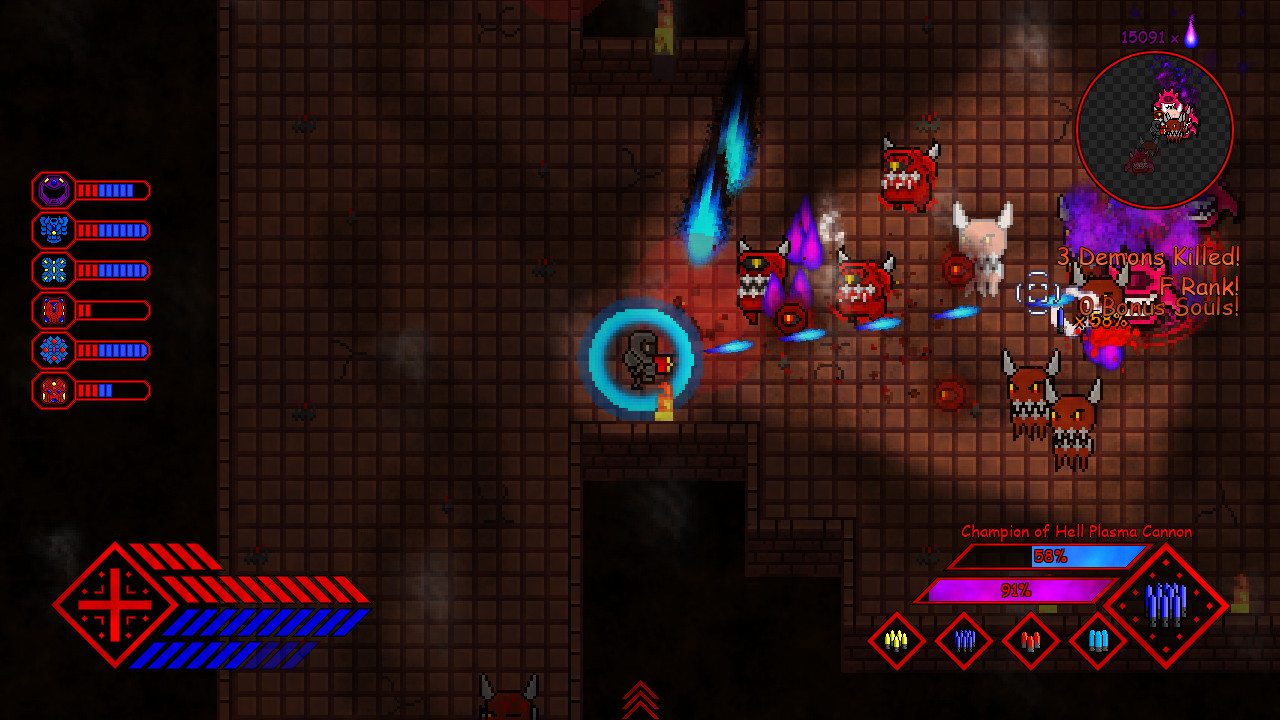
Task: Choose the cyan bullets ammo slot
Action: [1097, 641]
